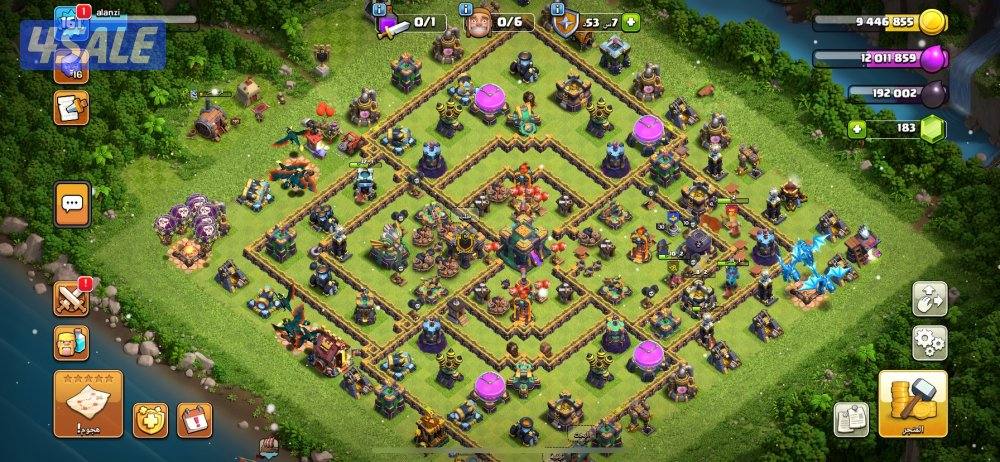Open the village layout editor button
1000x462 pixels.
coord(929,299)
